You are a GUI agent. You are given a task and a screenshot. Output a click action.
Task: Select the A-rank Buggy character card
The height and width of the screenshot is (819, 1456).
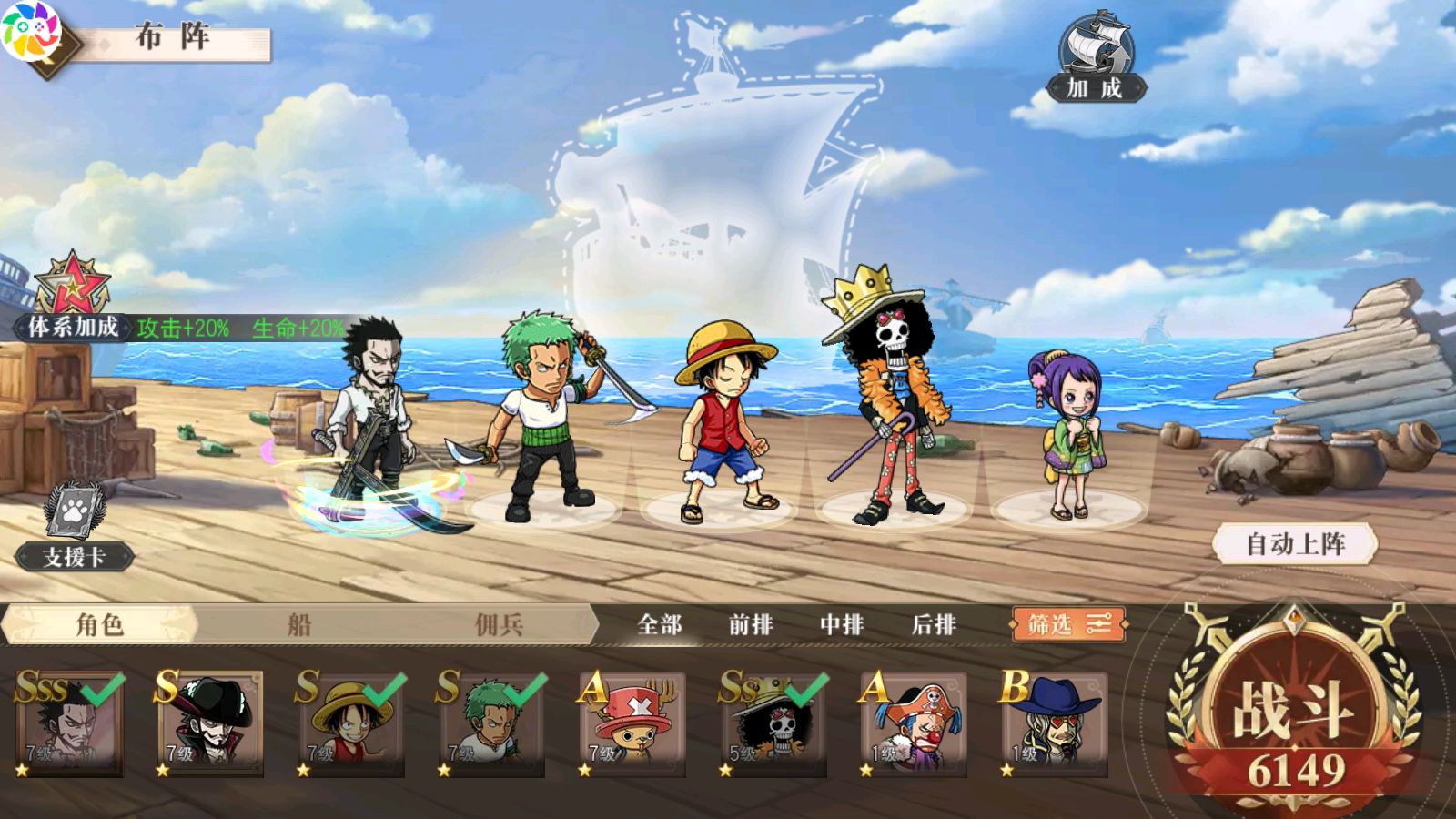coord(914,724)
